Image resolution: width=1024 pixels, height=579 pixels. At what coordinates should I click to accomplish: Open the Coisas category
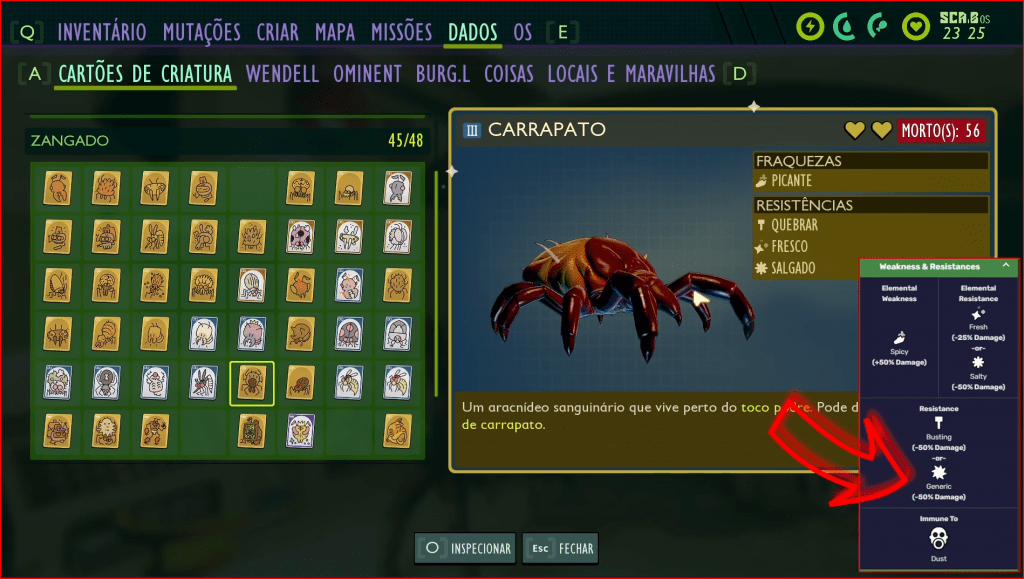coord(508,74)
